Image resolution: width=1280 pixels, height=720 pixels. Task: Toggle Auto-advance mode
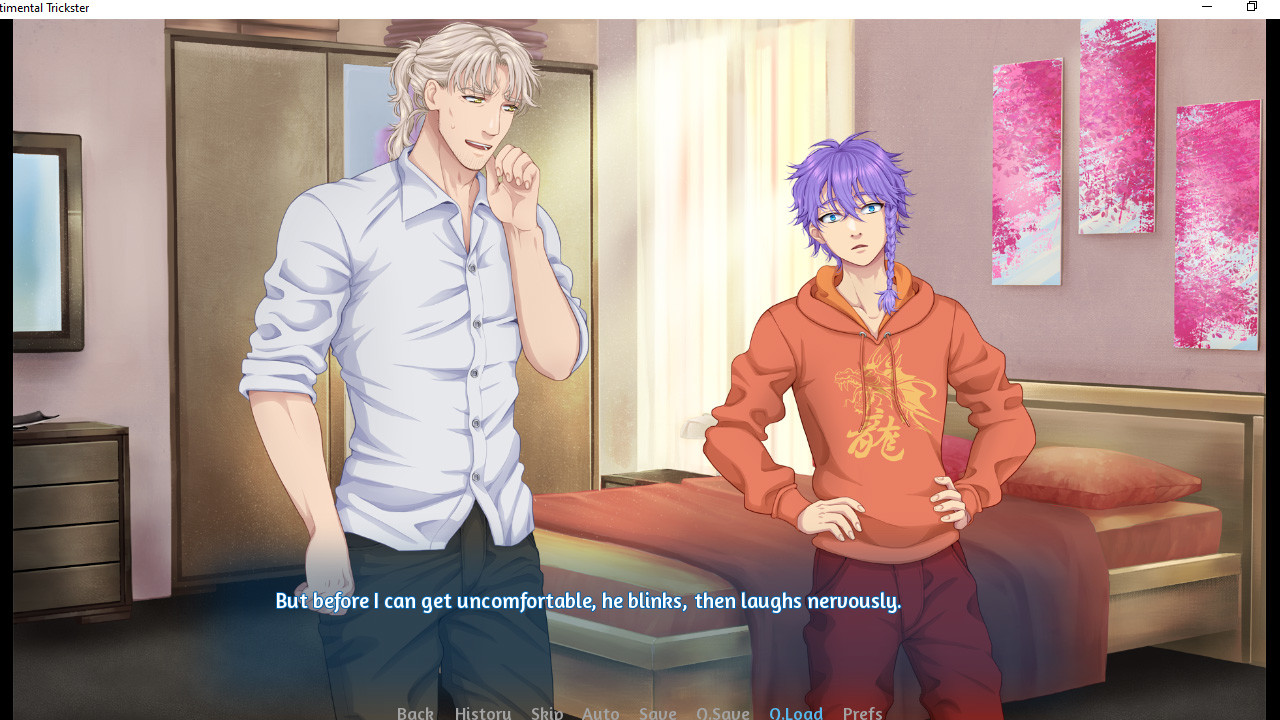coord(600,712)
